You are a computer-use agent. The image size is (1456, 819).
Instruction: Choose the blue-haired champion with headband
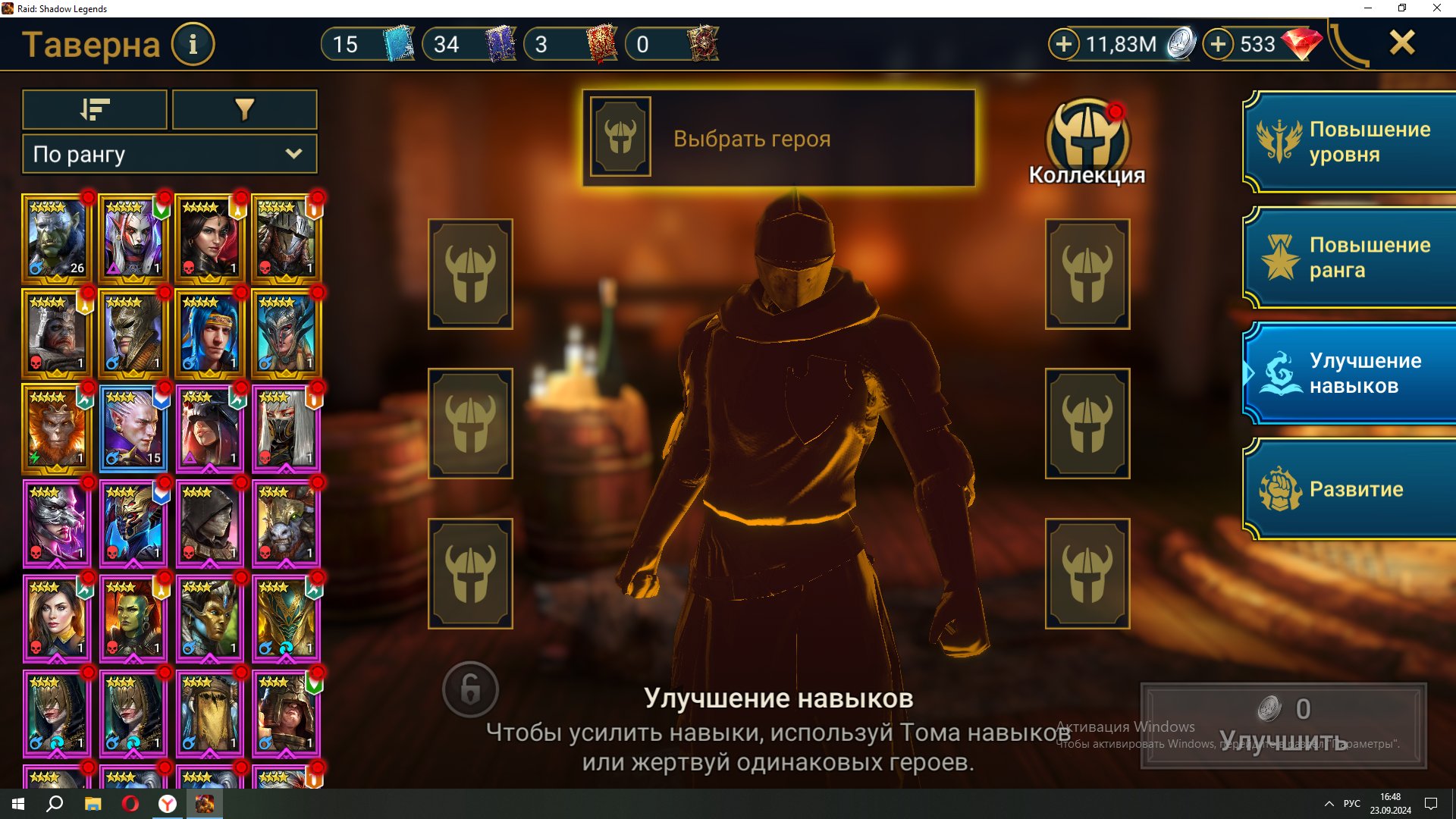[x=209, y=334]
